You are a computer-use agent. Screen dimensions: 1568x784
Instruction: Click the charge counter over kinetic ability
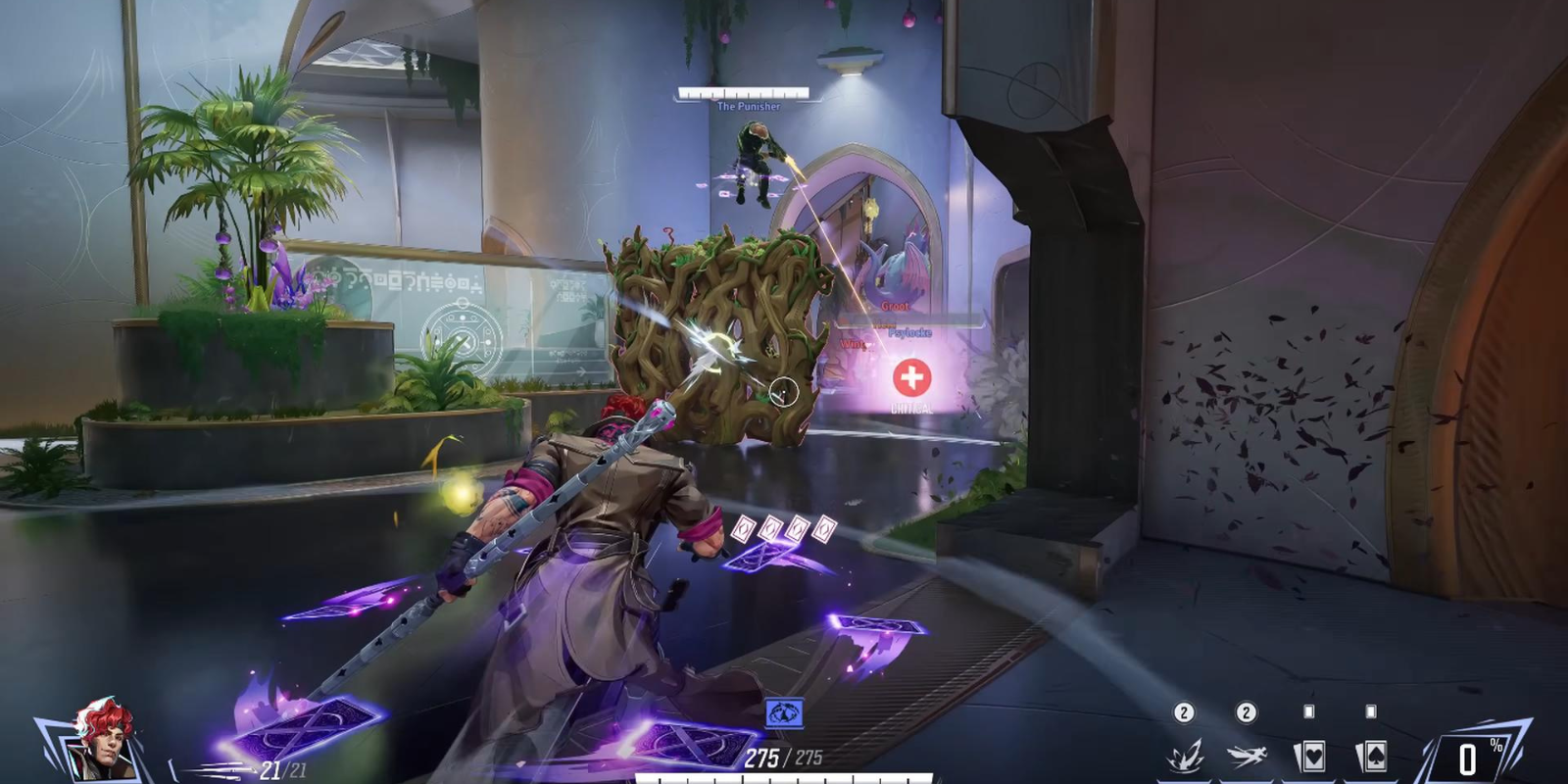pyautogui.click(x=1184, y=712)
